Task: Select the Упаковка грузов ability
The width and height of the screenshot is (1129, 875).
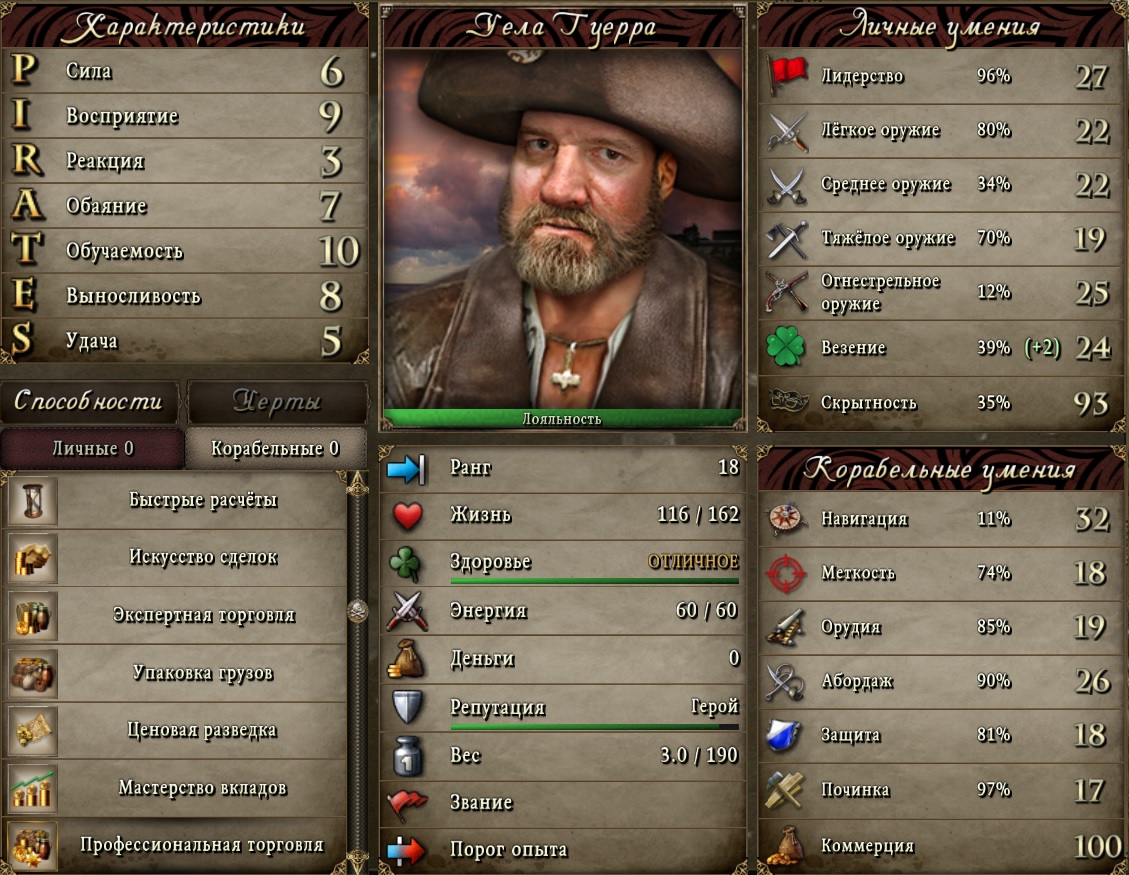Action: (203, 673)
